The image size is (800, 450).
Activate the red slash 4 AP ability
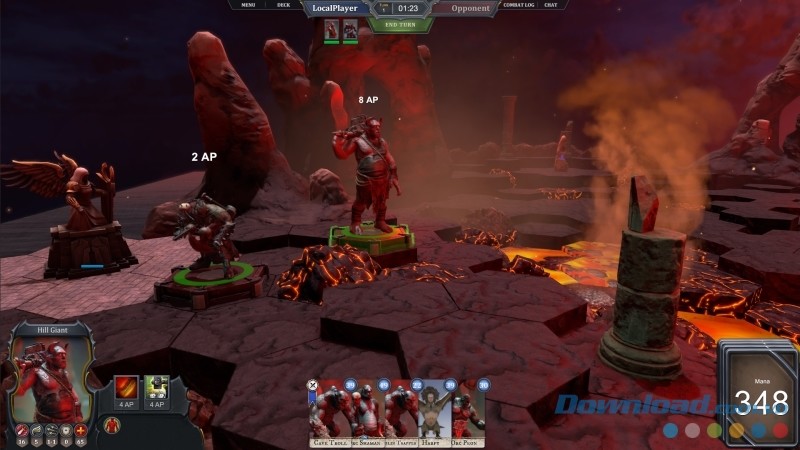point(127,388)
